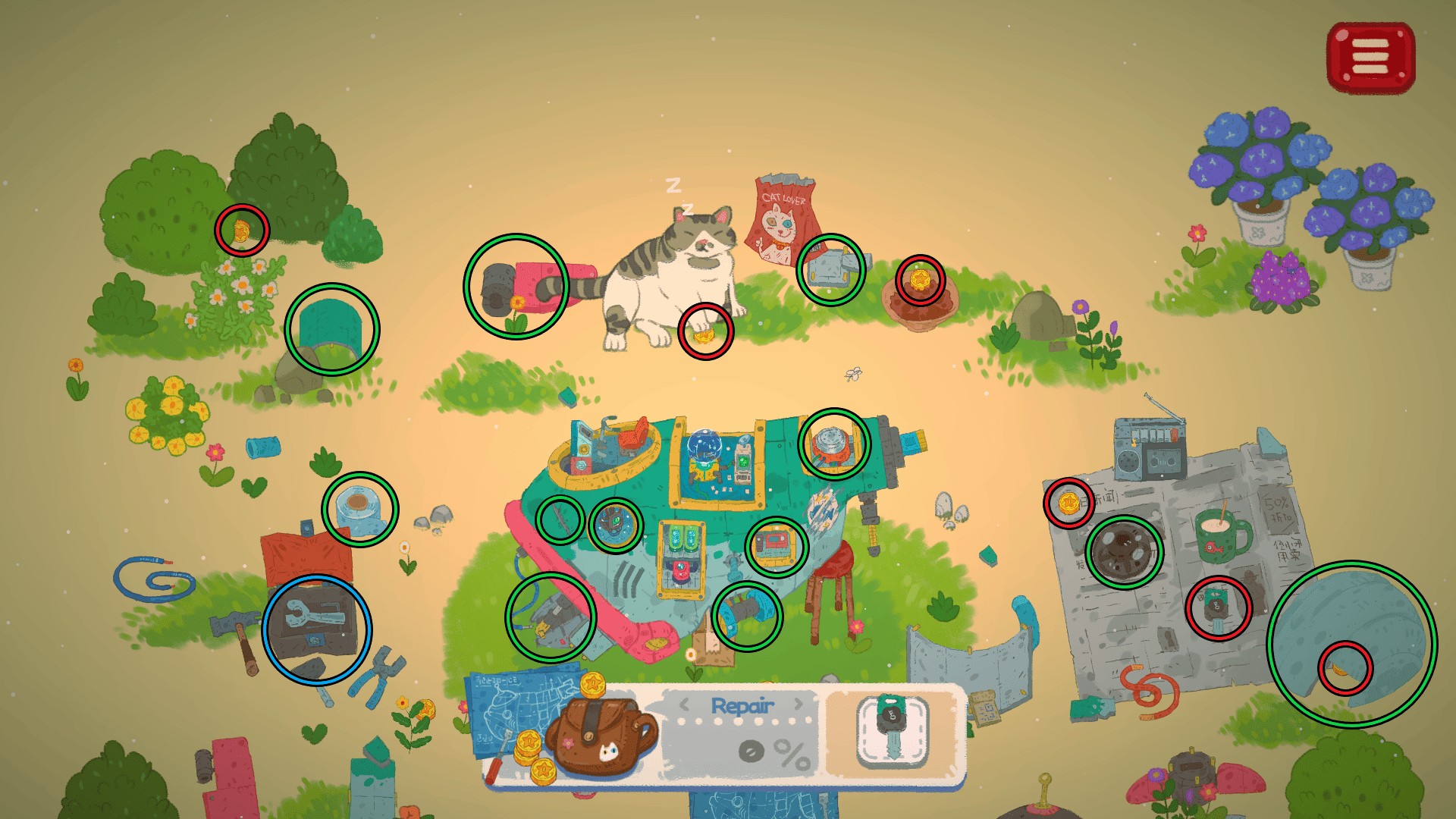Select the previous mode arrow beside Repair
Image resolution: width=1456 pixels, height=819 pixels.
point(684,704)
